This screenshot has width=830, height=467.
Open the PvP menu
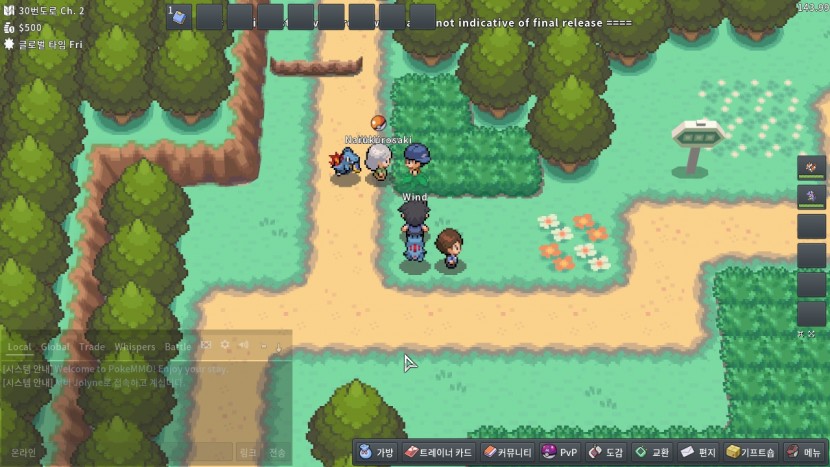pos(559,452)
